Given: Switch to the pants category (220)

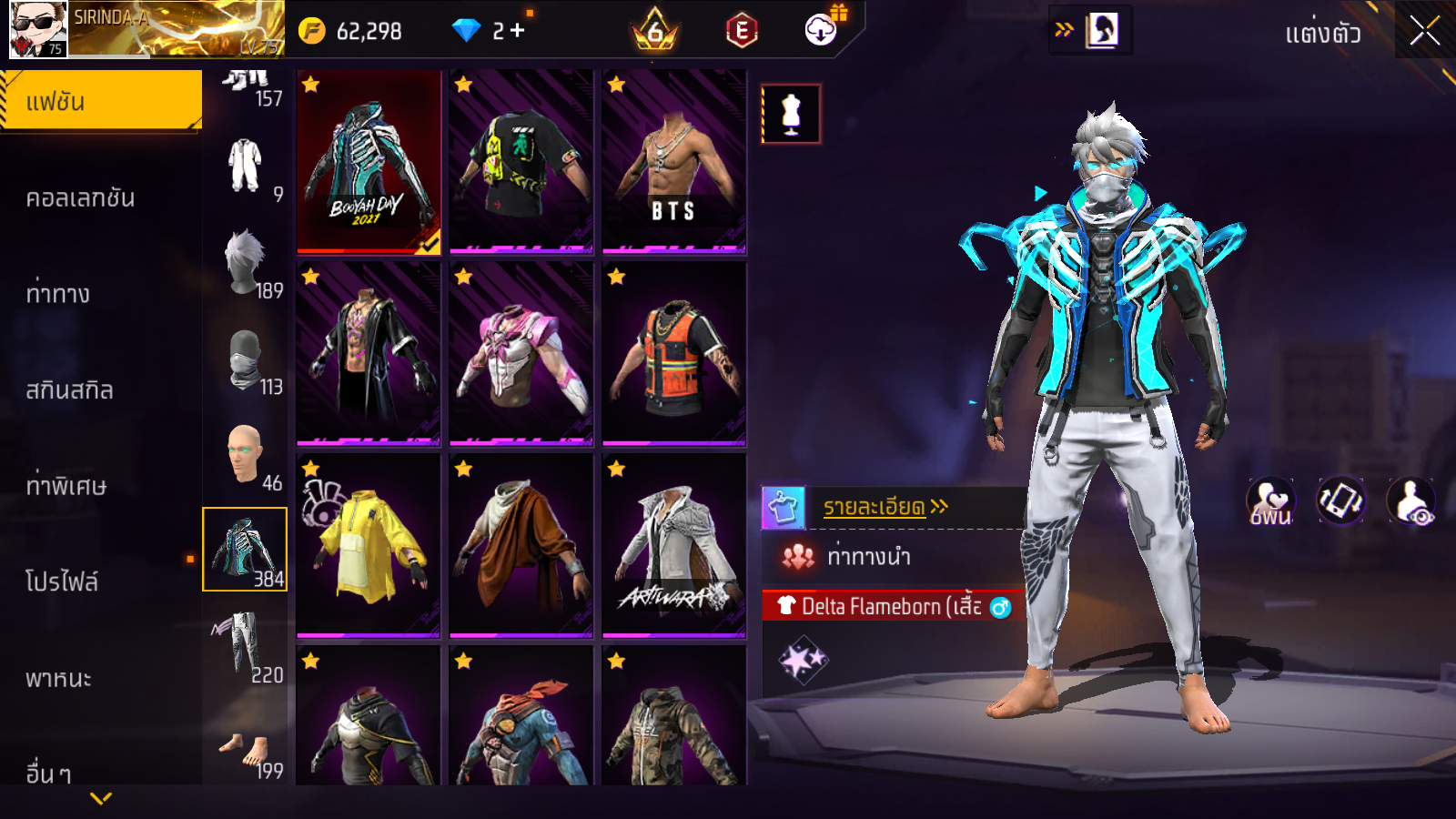Looking at the screenshot, I should tap(245, 646).
